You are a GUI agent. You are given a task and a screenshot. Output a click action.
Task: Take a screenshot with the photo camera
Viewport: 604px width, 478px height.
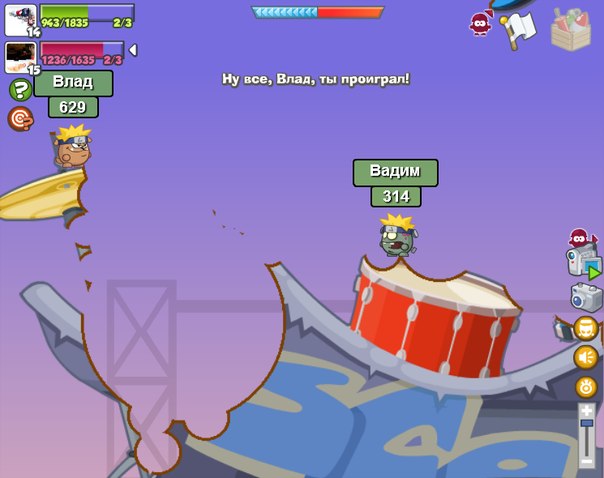click(x=585, y=297)
